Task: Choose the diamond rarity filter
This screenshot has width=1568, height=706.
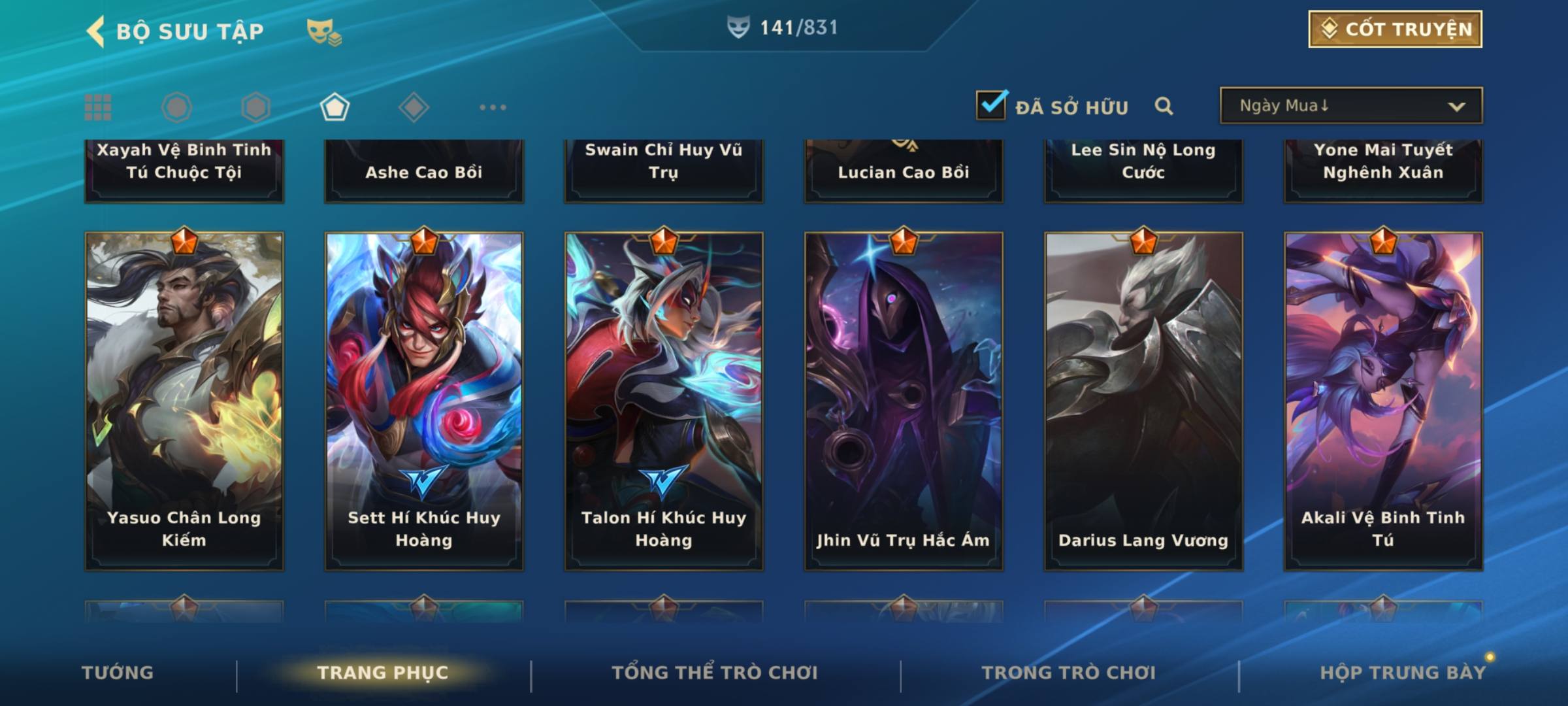Action: tap(414, 107)
